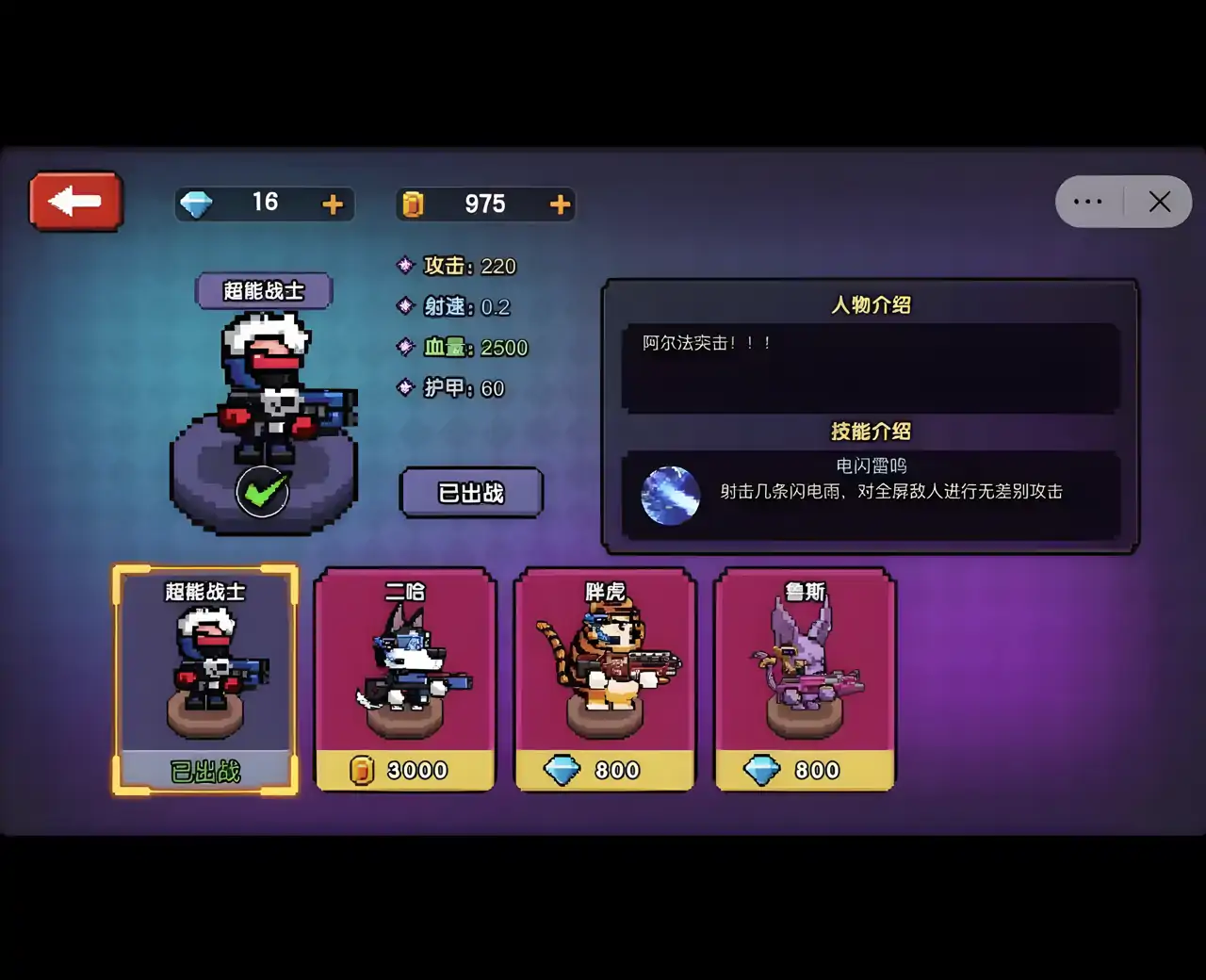Click the 射速 fire rate stat icon
Image resolution: width=1206 pixels, height=980 pixels.
tap(405, 307)
